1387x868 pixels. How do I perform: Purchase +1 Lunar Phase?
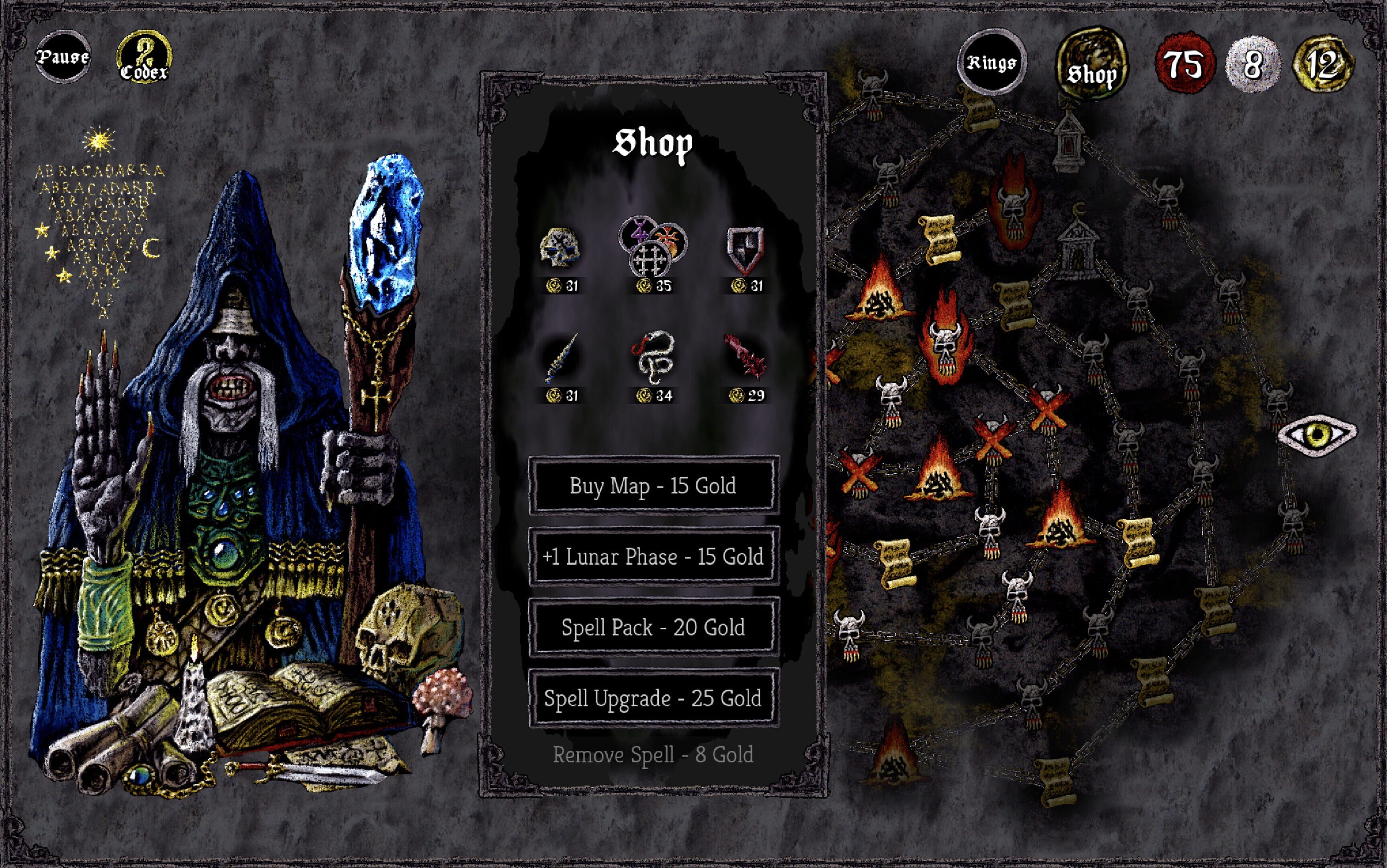coord(654,556)
